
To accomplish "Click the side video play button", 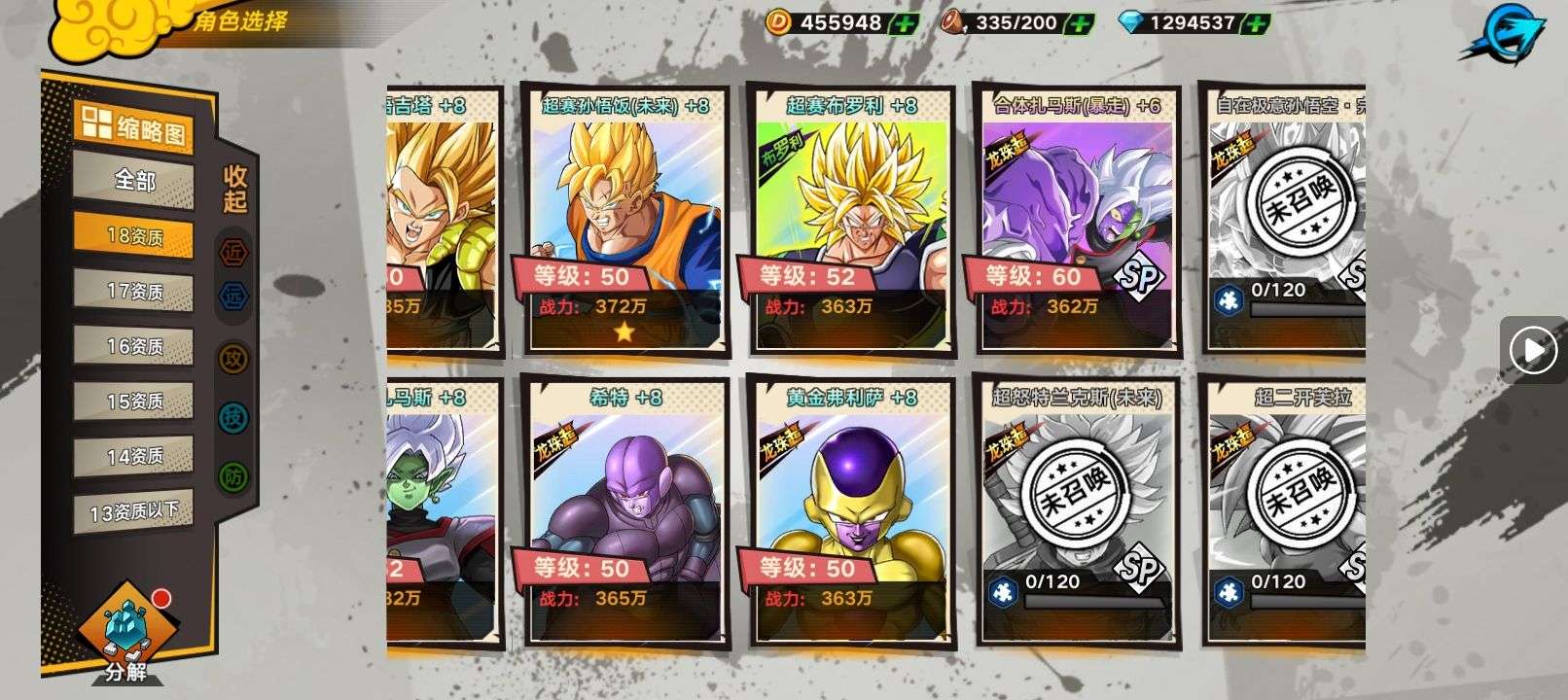I will 1533,349.
